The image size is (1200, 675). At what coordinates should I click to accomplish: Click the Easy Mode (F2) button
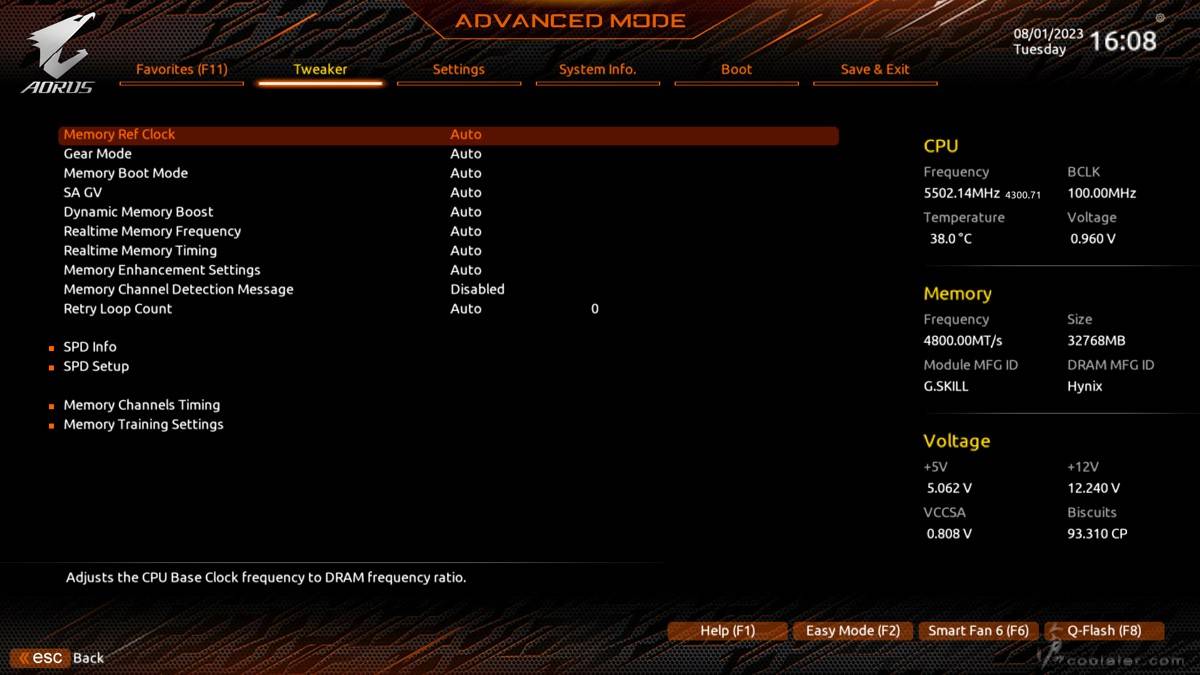tap(852, 631)
